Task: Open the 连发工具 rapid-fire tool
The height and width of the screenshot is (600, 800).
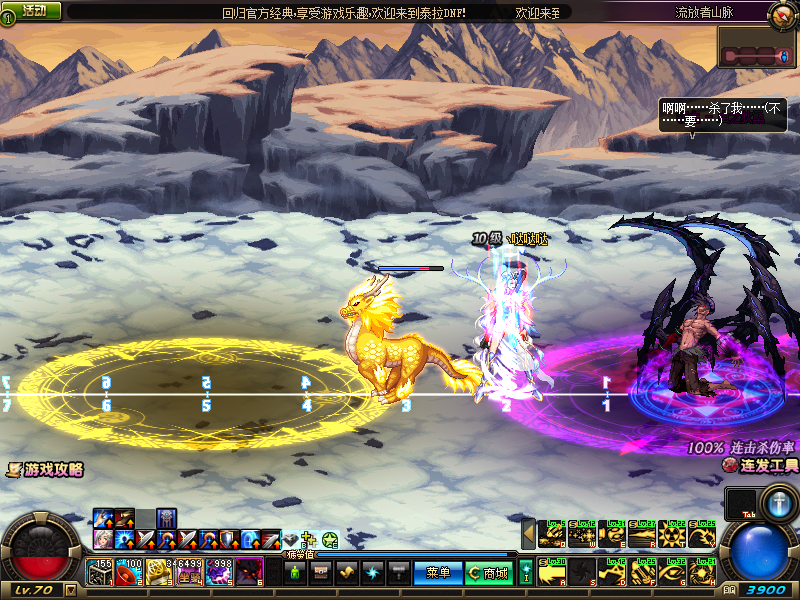Action: pyautogui.click(x=761, y=466)
